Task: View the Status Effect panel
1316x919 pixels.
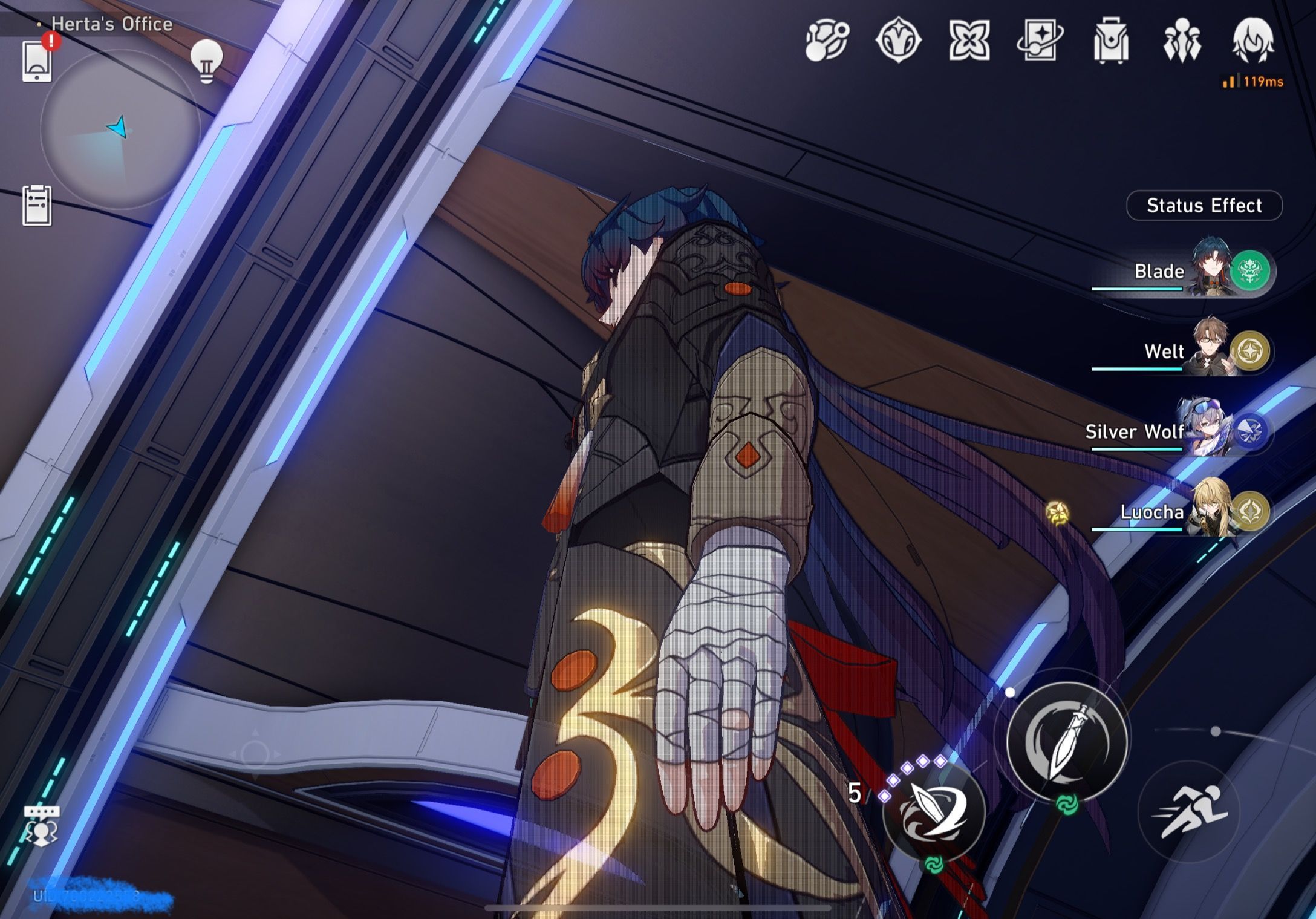Action: point(1204,206)
